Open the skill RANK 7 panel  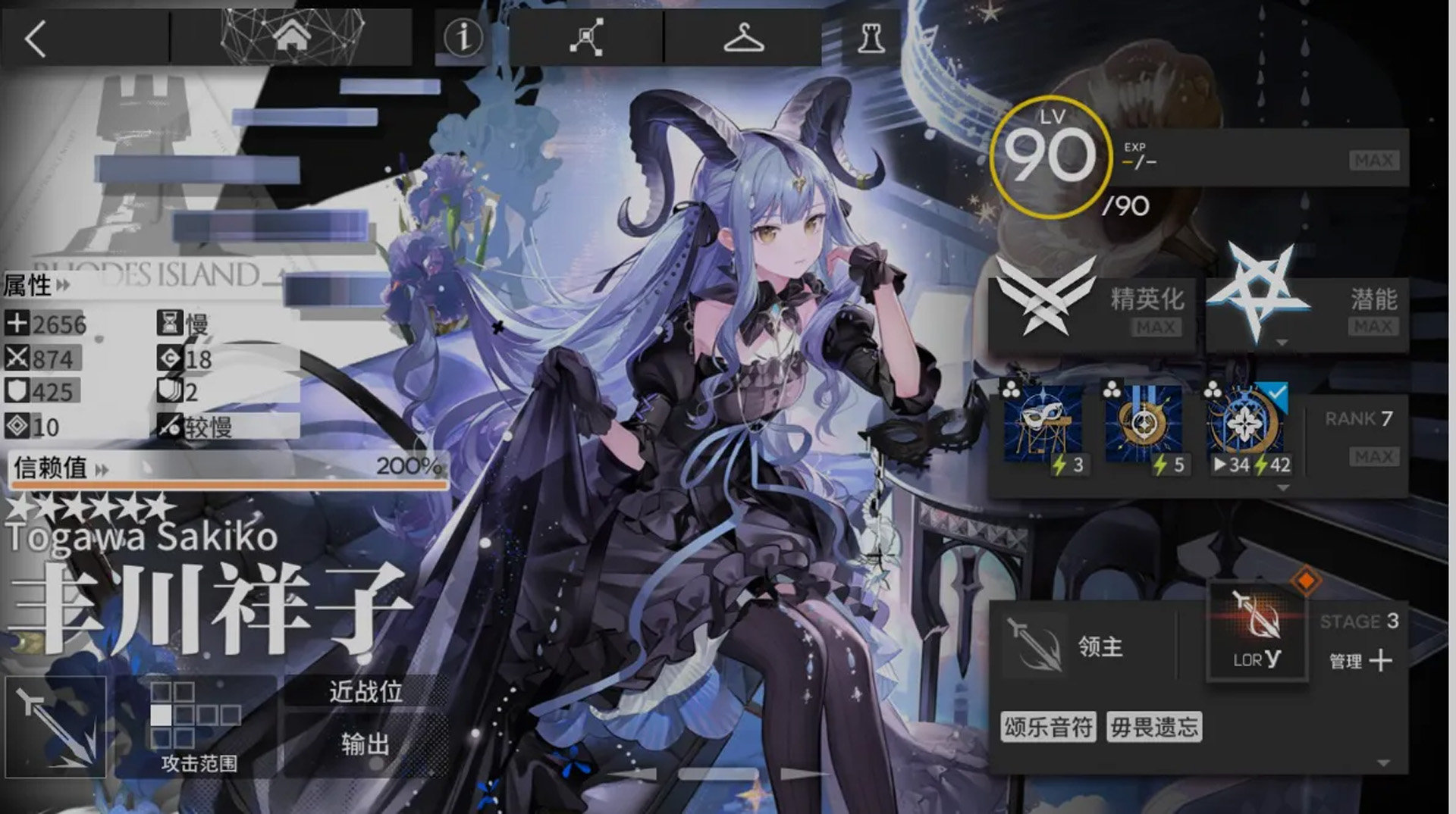[1357, 436]
